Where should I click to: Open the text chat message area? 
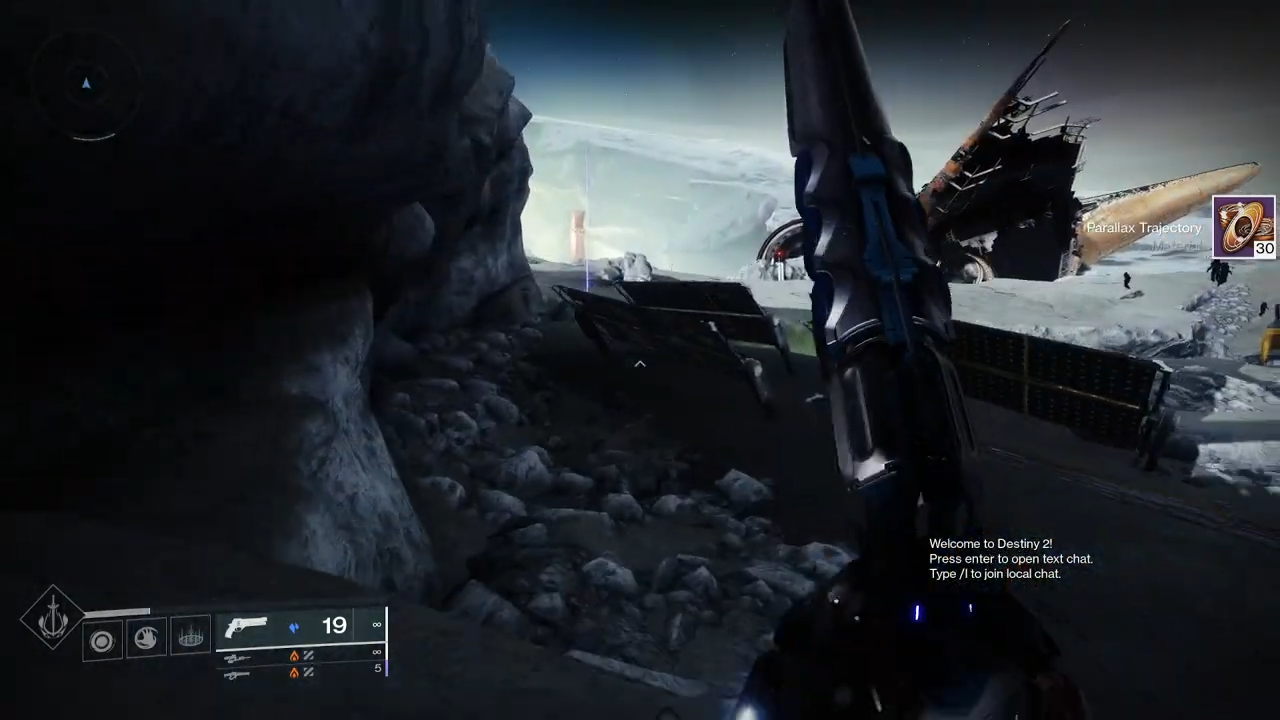click(1010, 559)
